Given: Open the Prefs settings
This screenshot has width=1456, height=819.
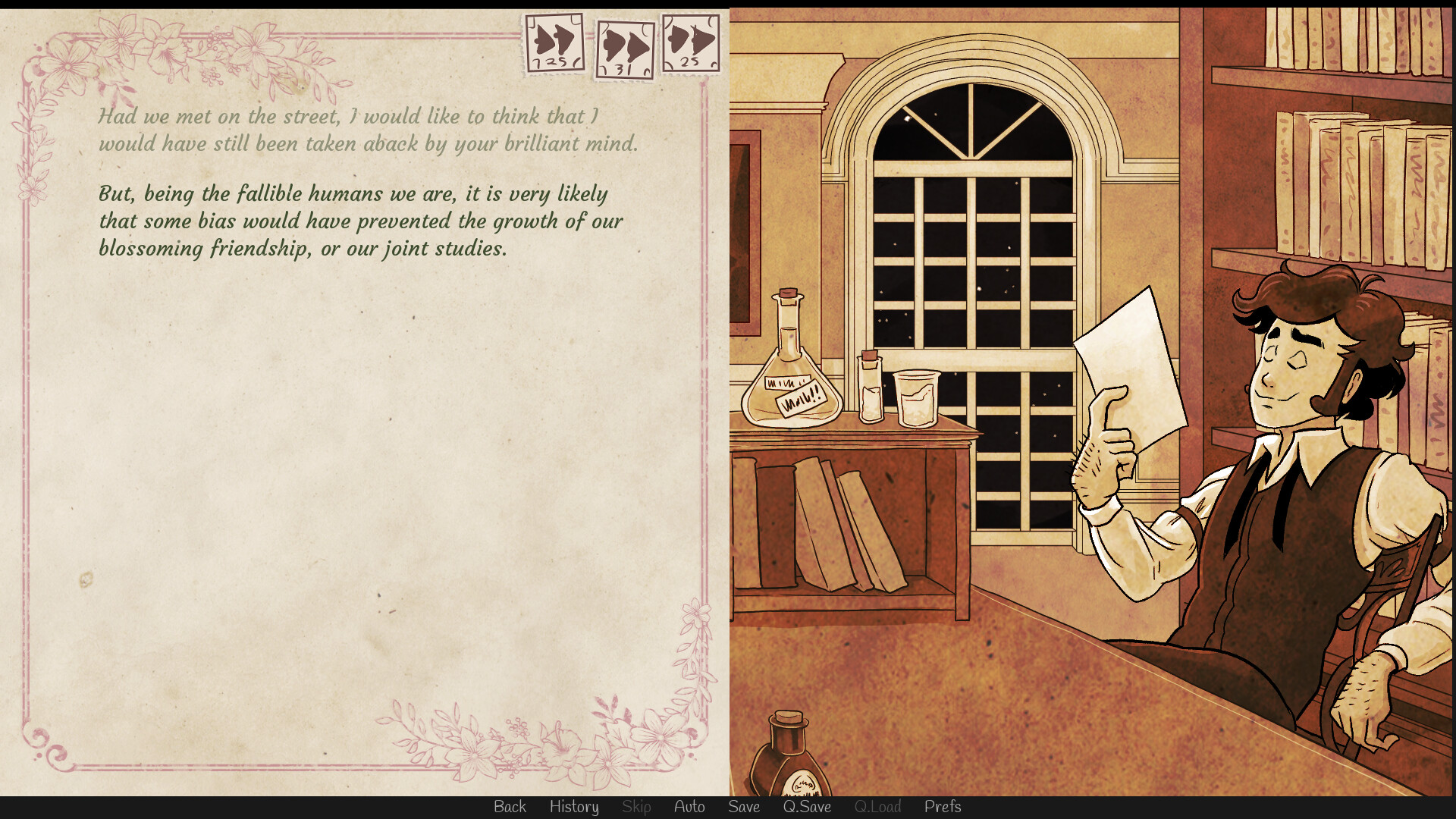Looking at the screenshot, I should coord(943,807).
